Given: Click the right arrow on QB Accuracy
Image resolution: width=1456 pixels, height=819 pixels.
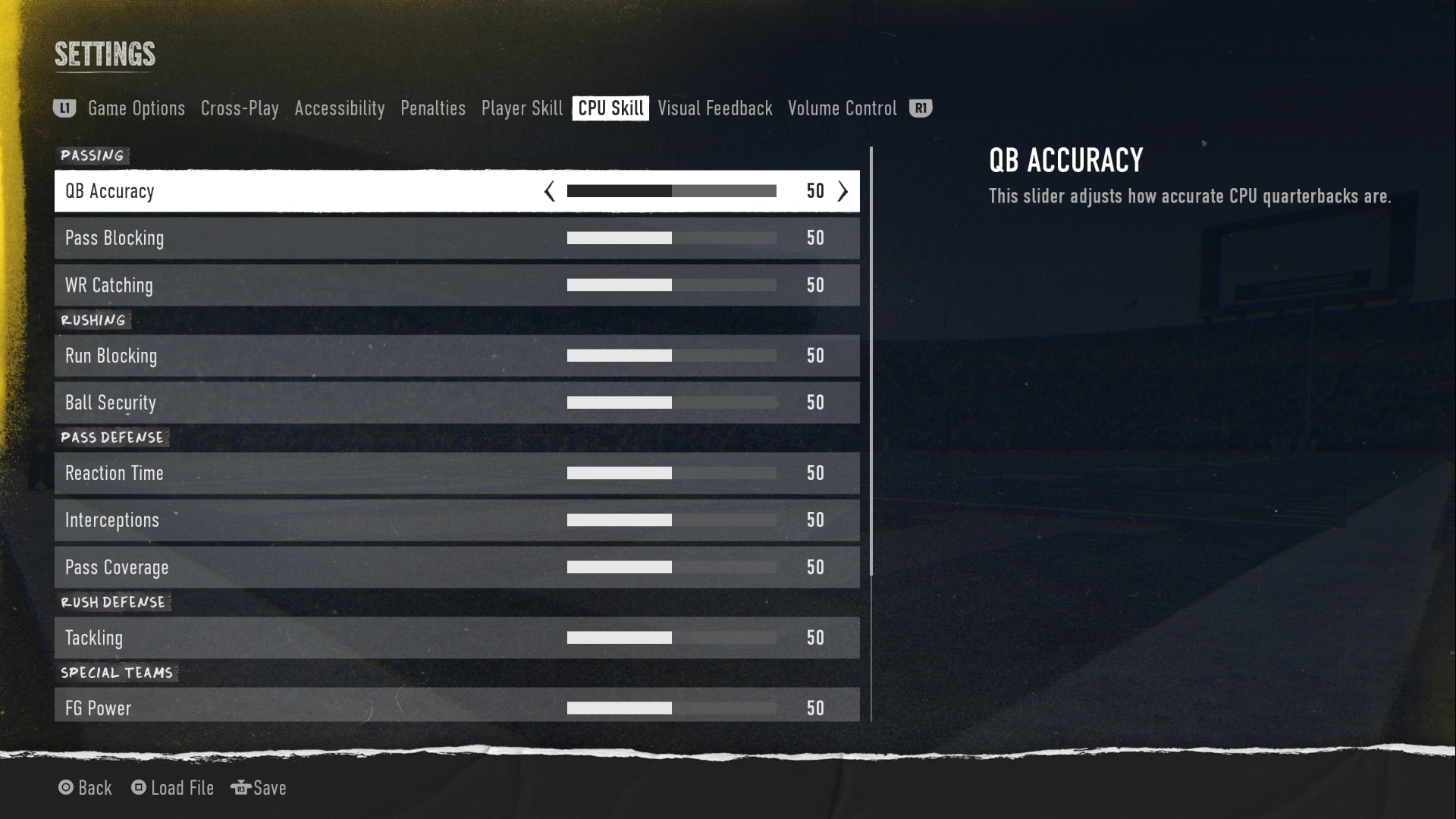Looking at the screenshot, I should click(x=843, y=191).
